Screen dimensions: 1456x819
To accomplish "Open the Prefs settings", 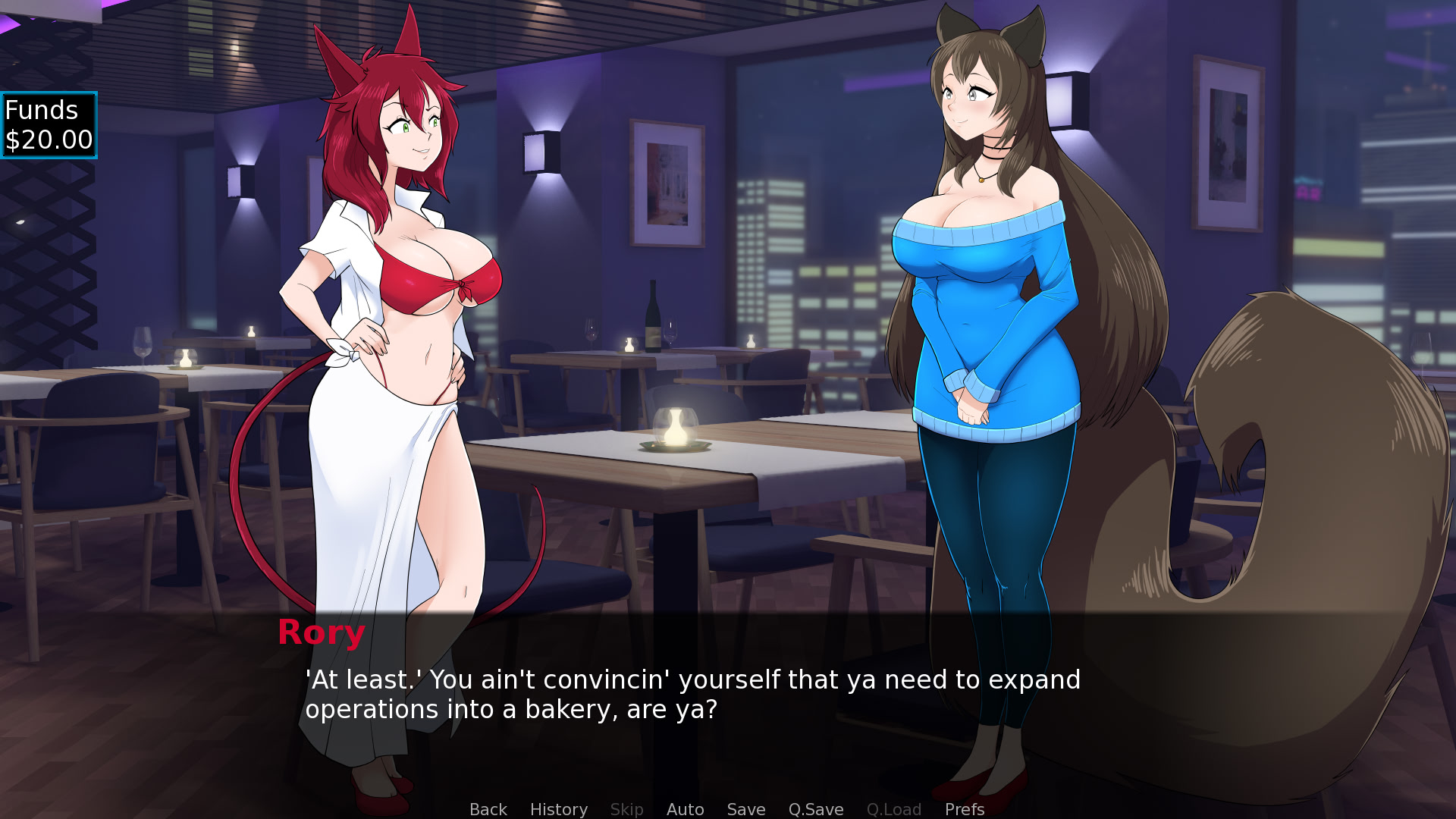I will [964, 809].
